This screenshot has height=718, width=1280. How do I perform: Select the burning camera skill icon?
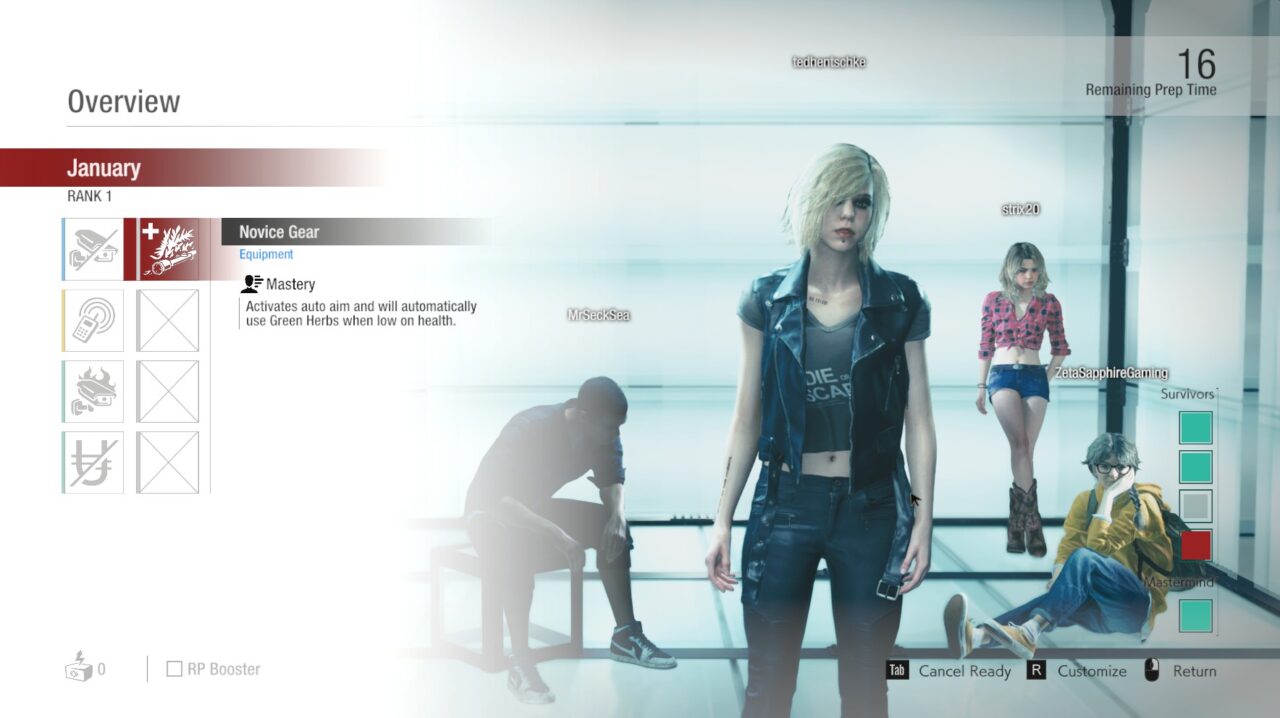94,391
